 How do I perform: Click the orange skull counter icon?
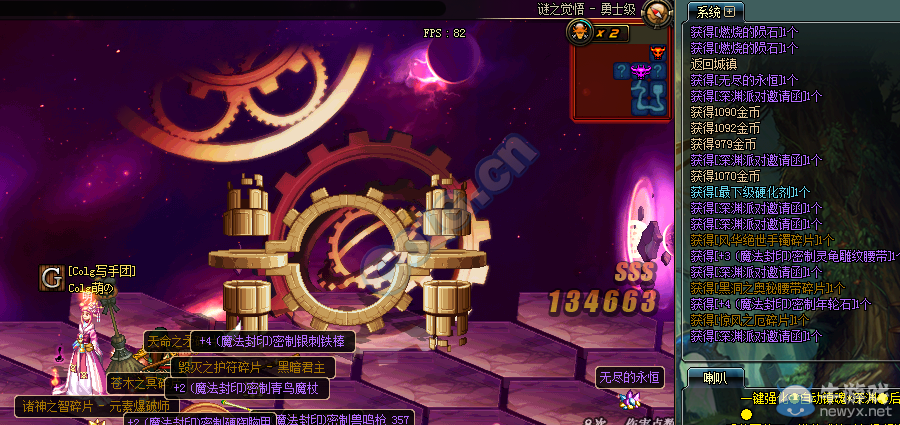(x=579, y=32)
